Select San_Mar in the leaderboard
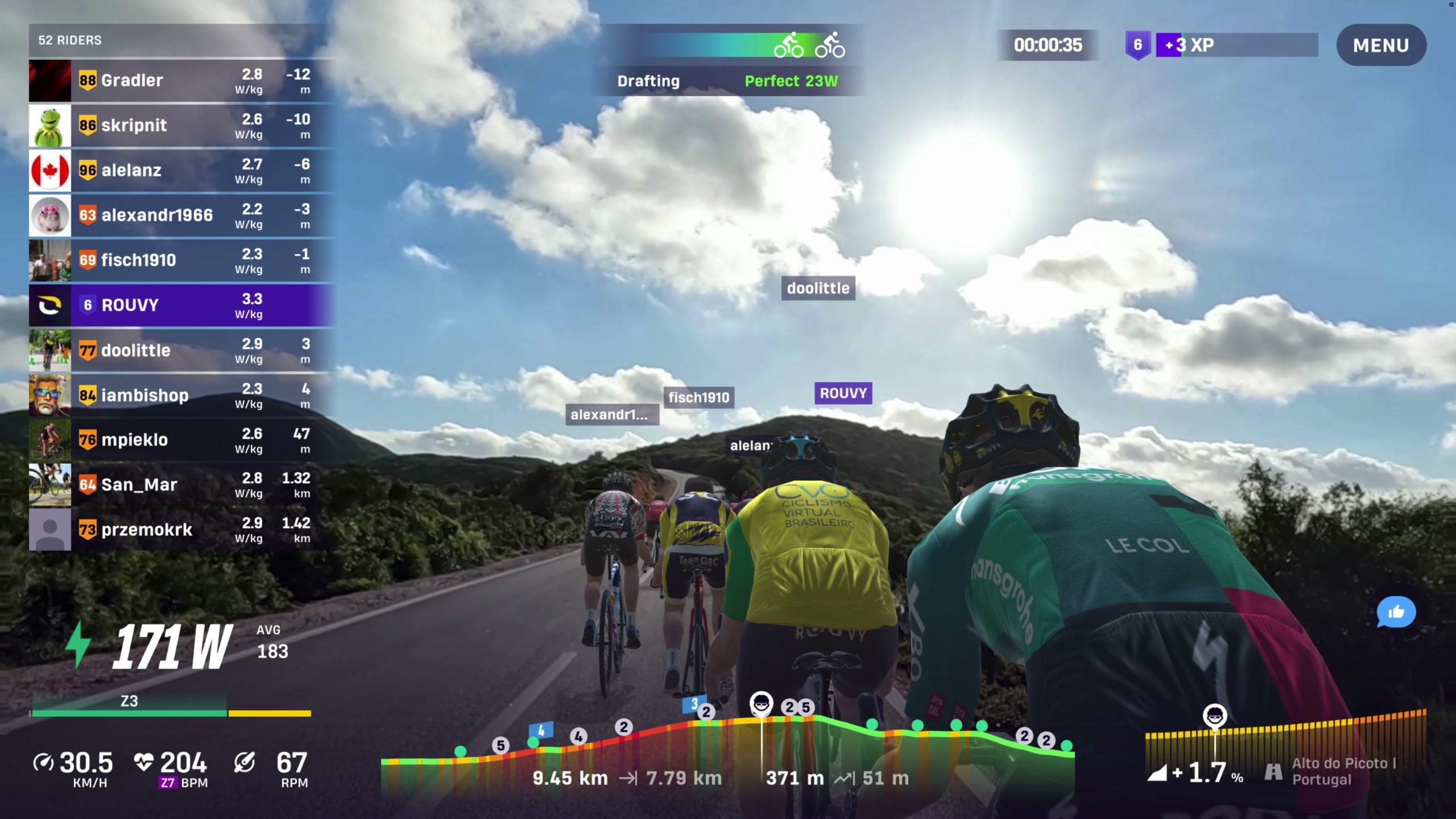 pos(181,485)
